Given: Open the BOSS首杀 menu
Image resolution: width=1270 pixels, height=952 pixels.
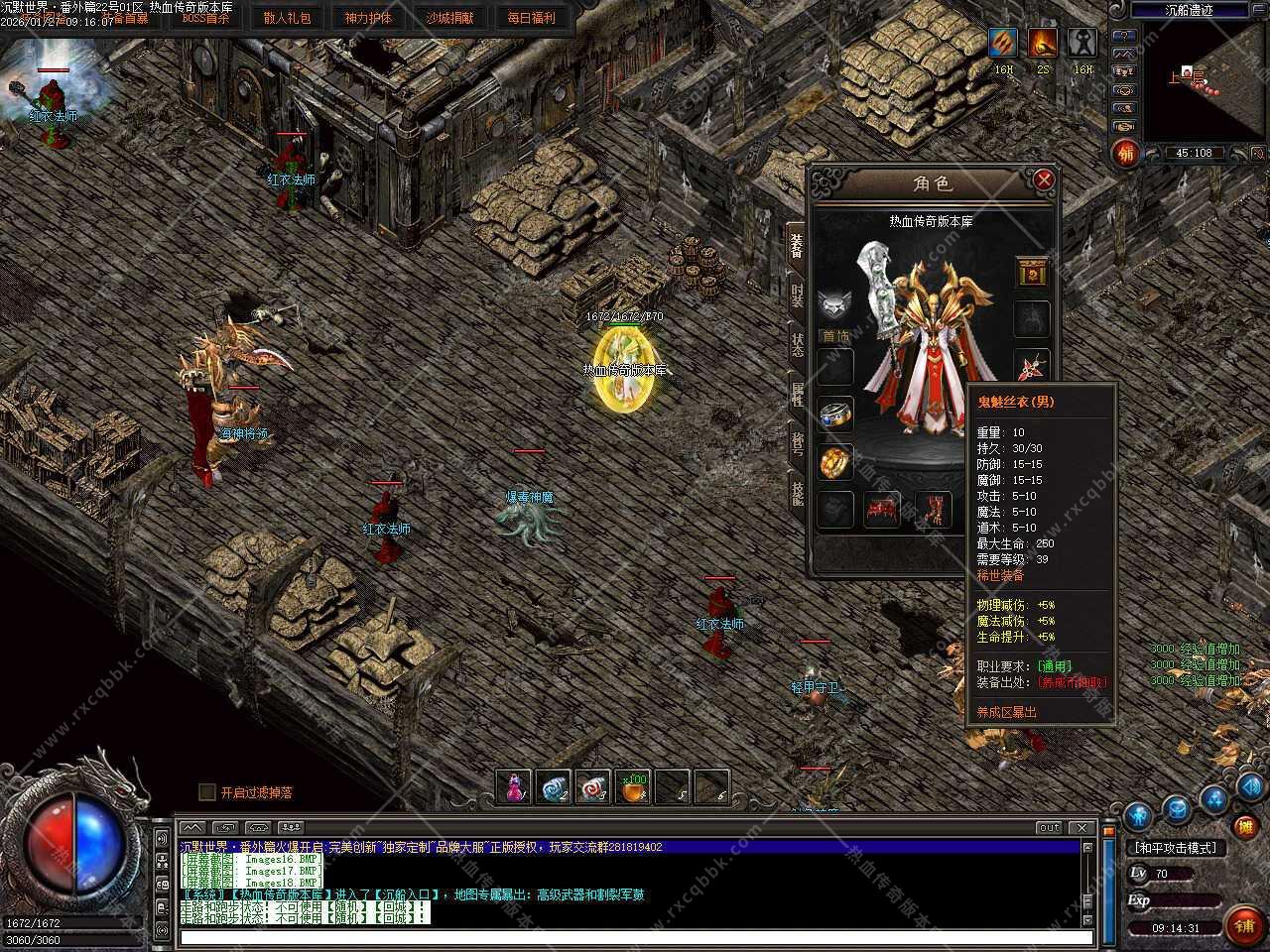Looking at the screenshot, I should (205, 18).
